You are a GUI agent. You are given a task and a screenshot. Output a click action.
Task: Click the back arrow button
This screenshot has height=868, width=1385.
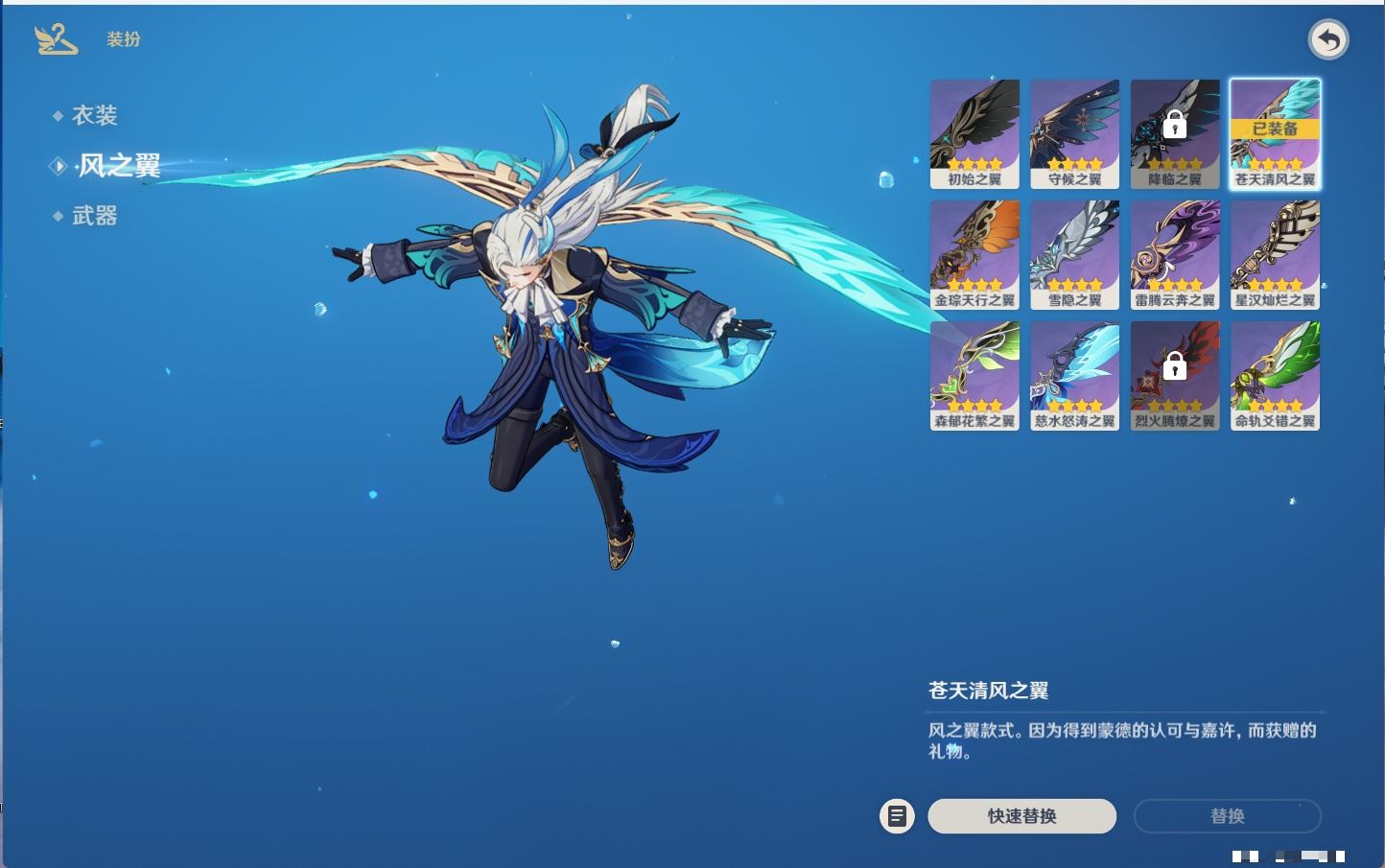1328,40
